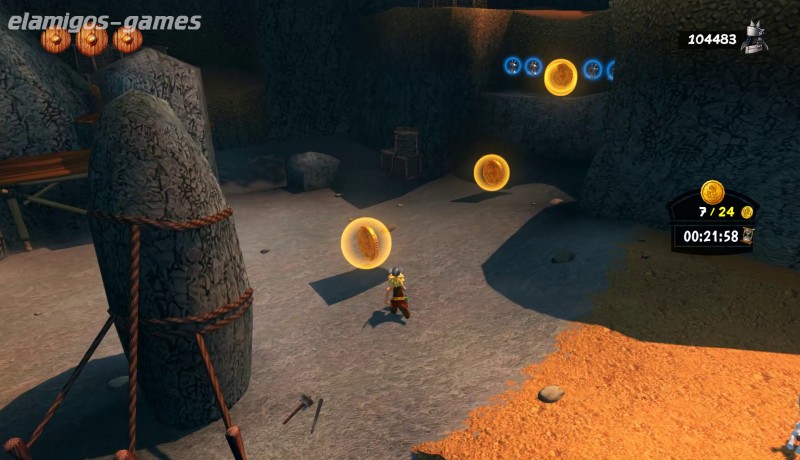This screenshot has width=800, height=460.
Task: Click the Roman helmet icon beside the score
Action: (755, 38)
